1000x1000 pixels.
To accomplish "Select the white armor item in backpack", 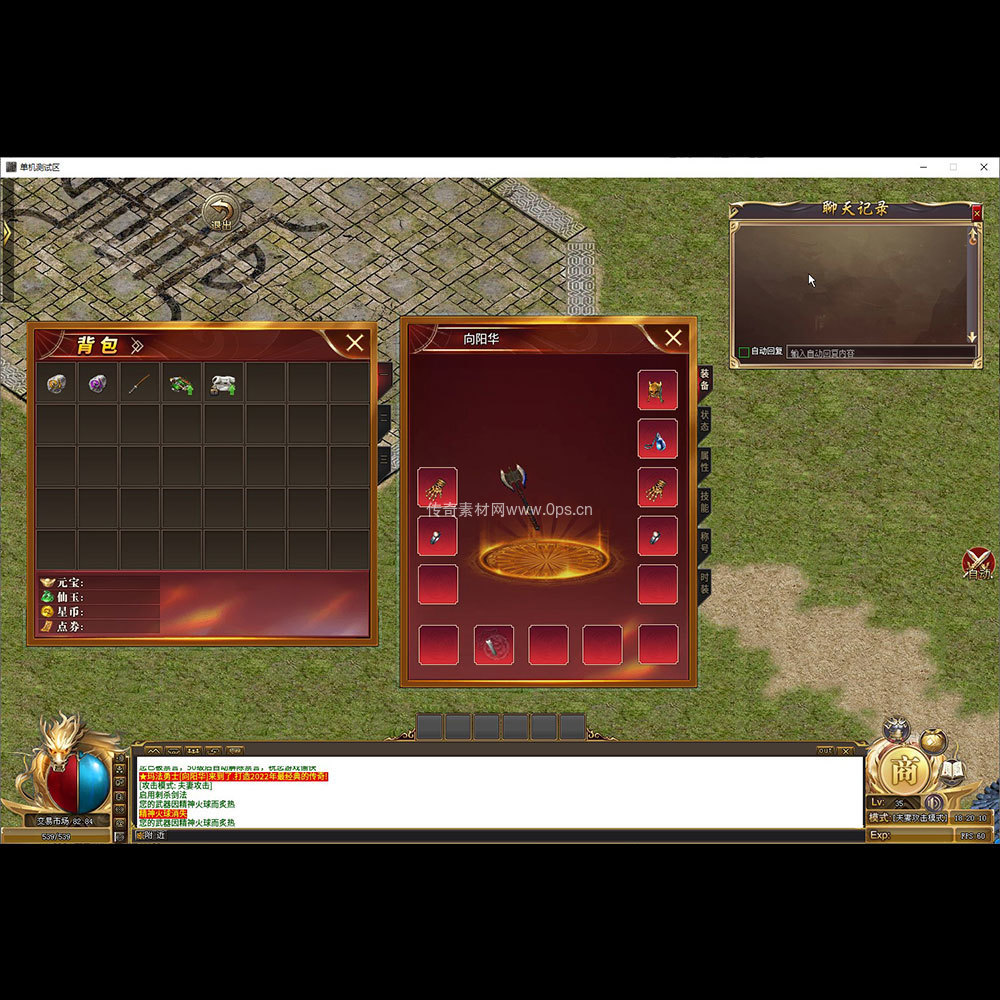I will (223, 384).
